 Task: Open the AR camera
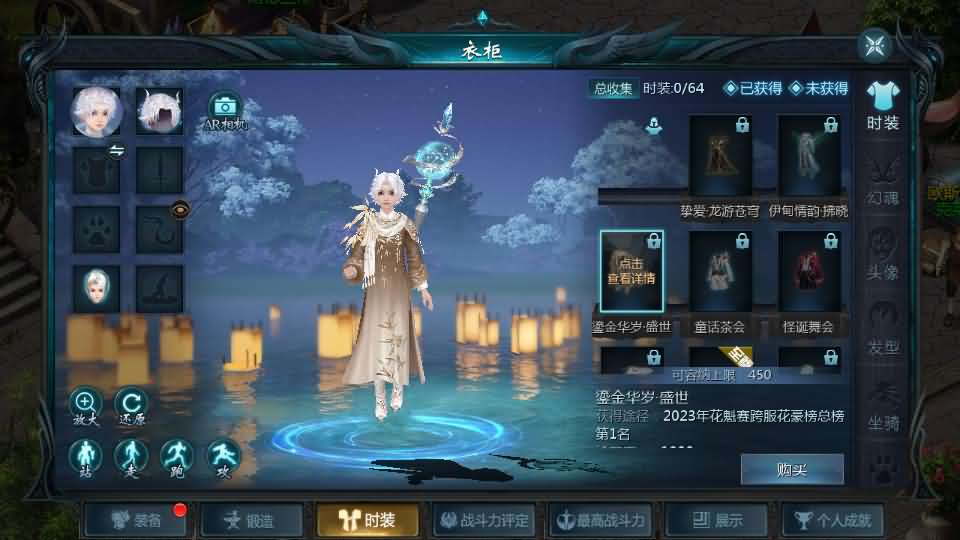pos(225,109)
